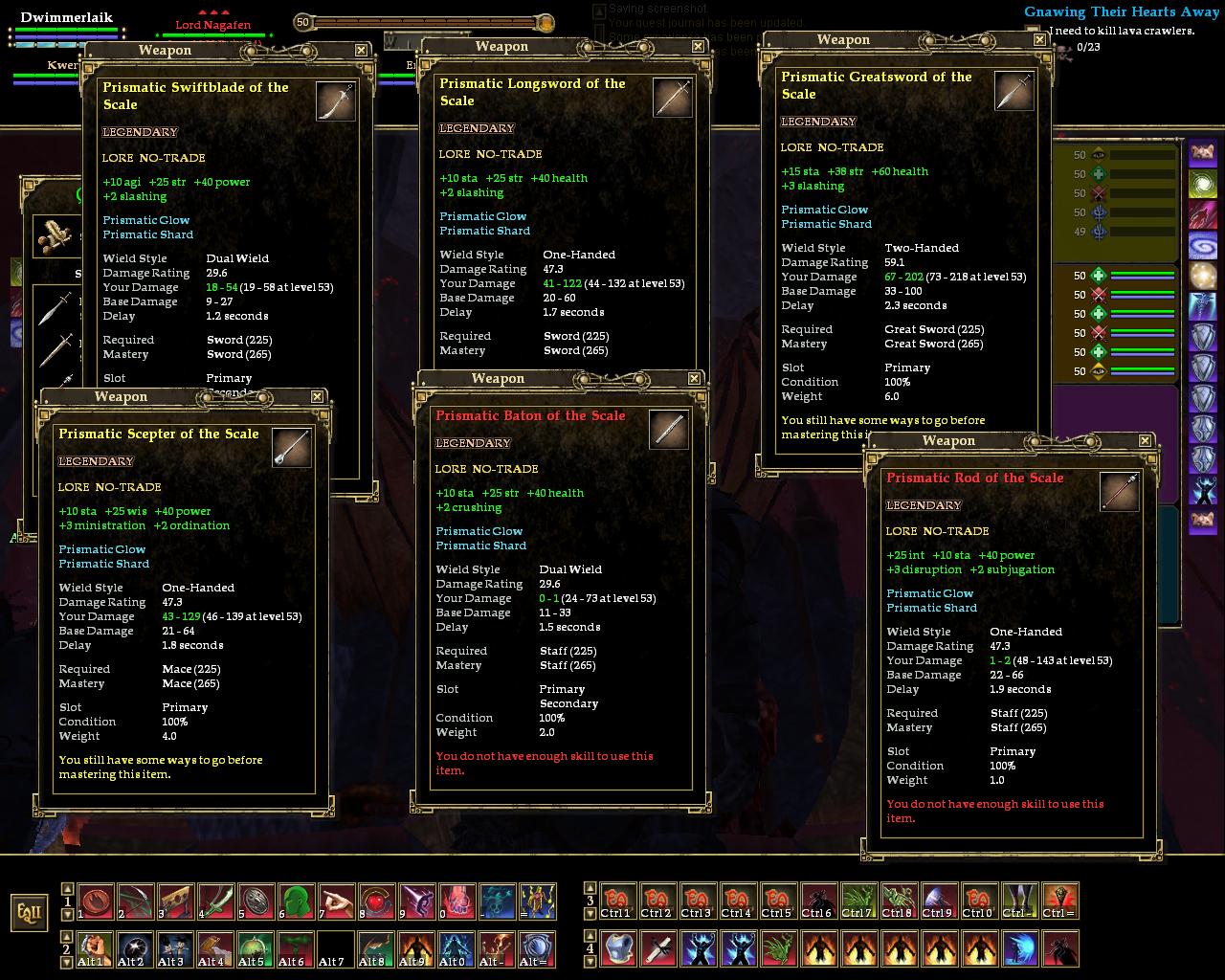
Task: Activate the green sword ability in slot 4
Action: point(215,902)
